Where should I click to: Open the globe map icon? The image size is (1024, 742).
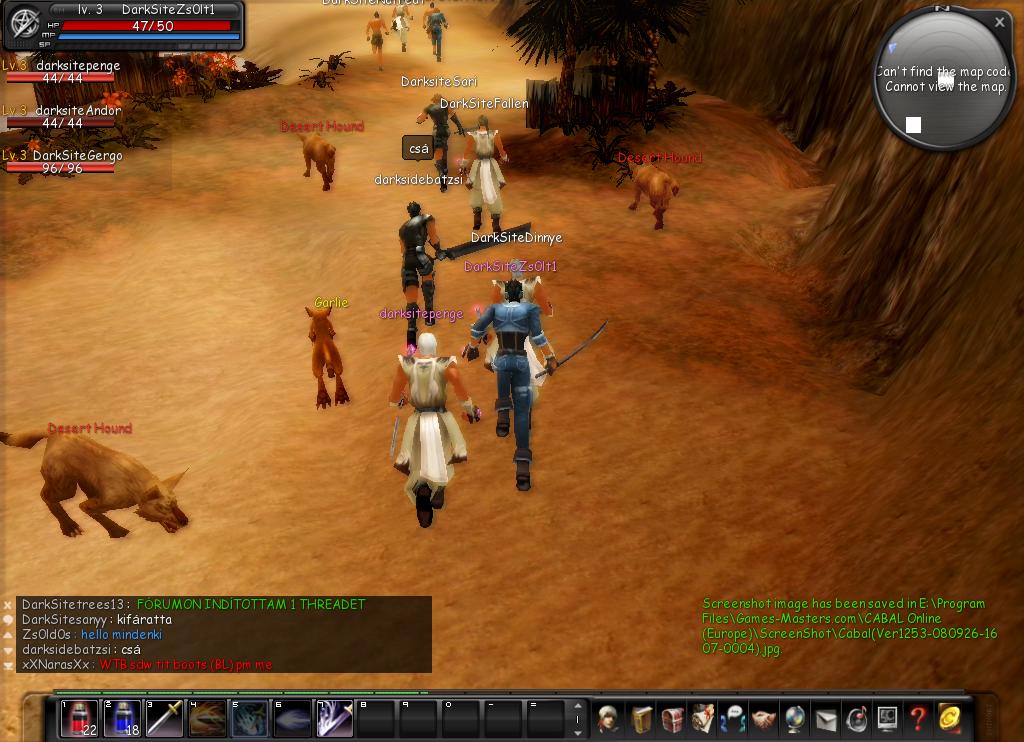click(x=794, y=718)
